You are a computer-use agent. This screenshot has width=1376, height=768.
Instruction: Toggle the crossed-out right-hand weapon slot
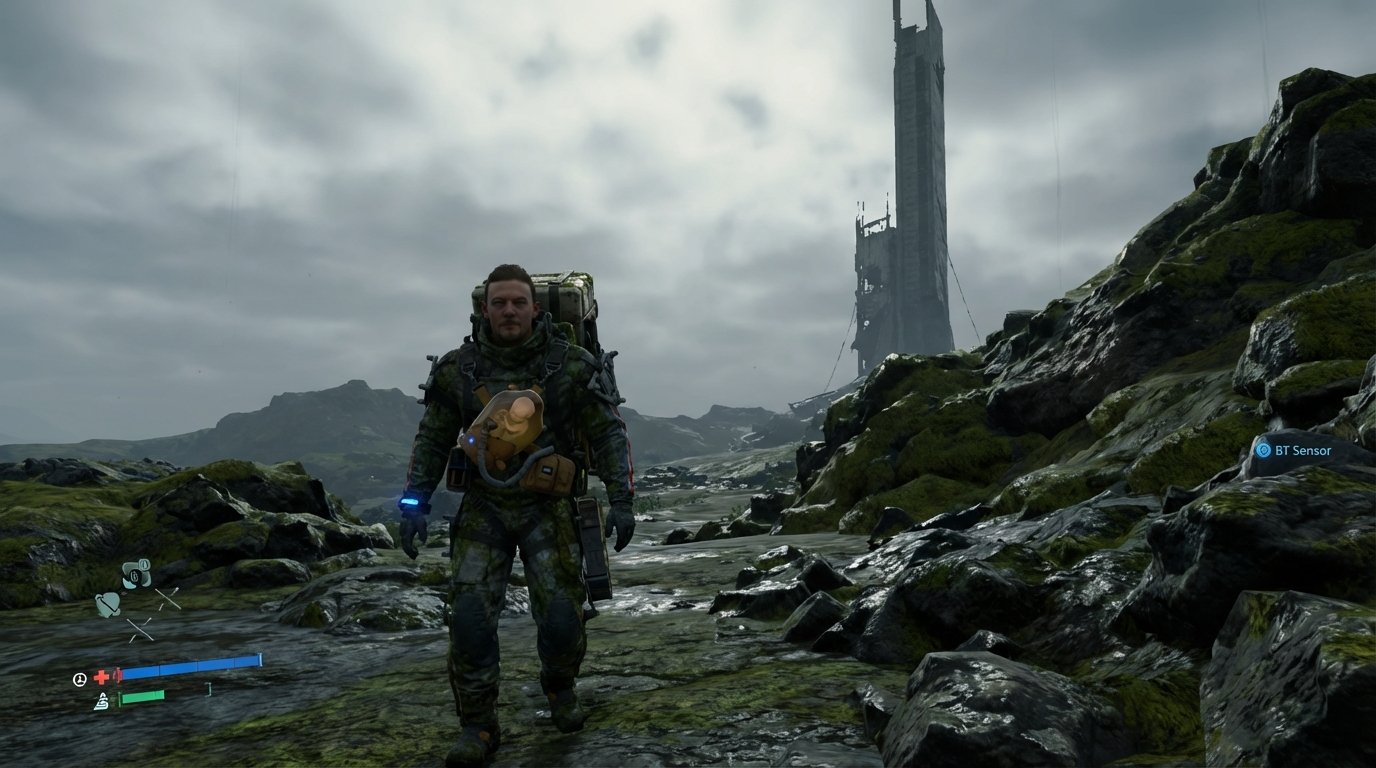[x=166, y=598]
